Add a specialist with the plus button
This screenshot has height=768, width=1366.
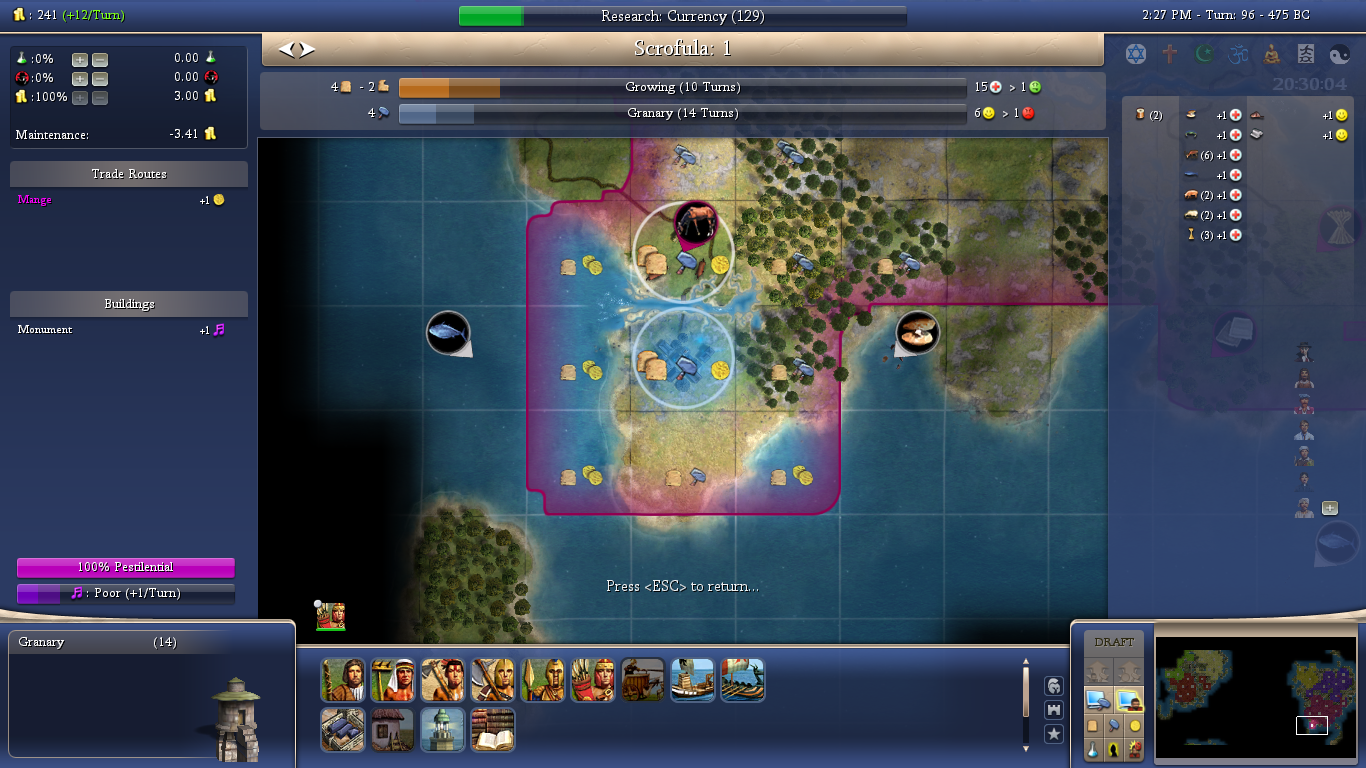coord(1329,508)
